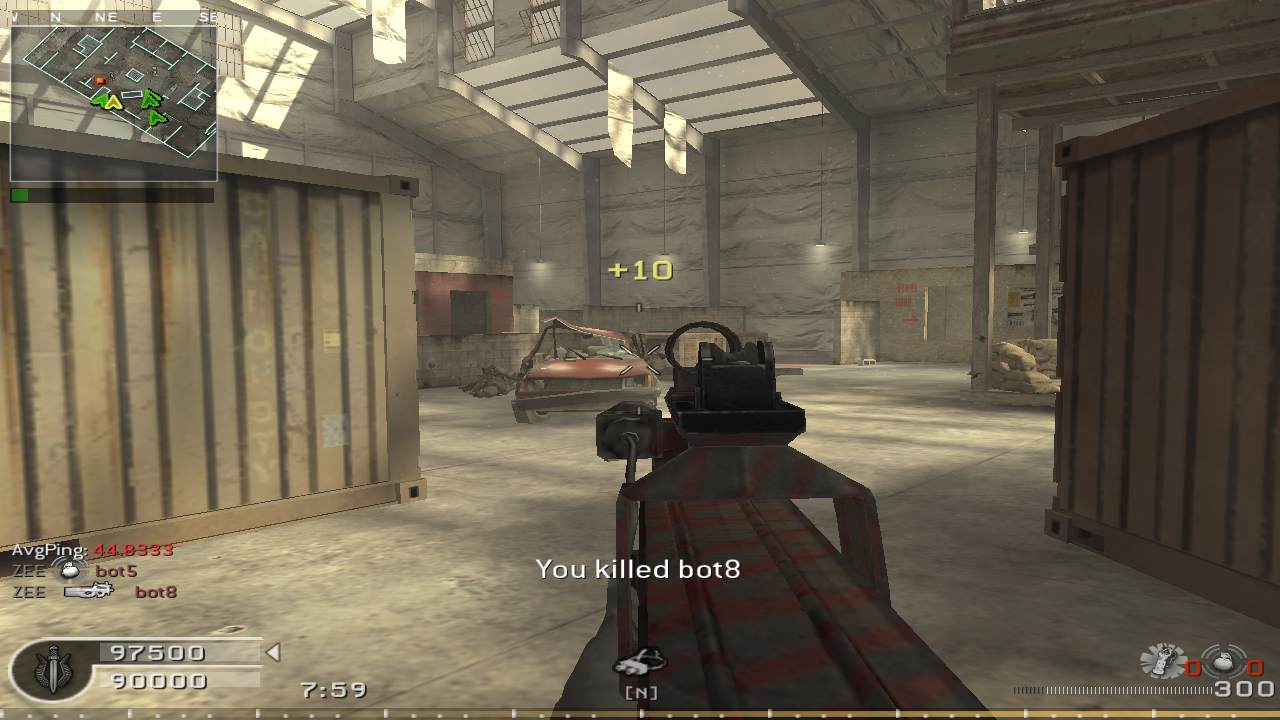Select the dagger team emblem icon
This screenshot has height=720, width=1280.
pyautogui.click(x=52, y=669)
